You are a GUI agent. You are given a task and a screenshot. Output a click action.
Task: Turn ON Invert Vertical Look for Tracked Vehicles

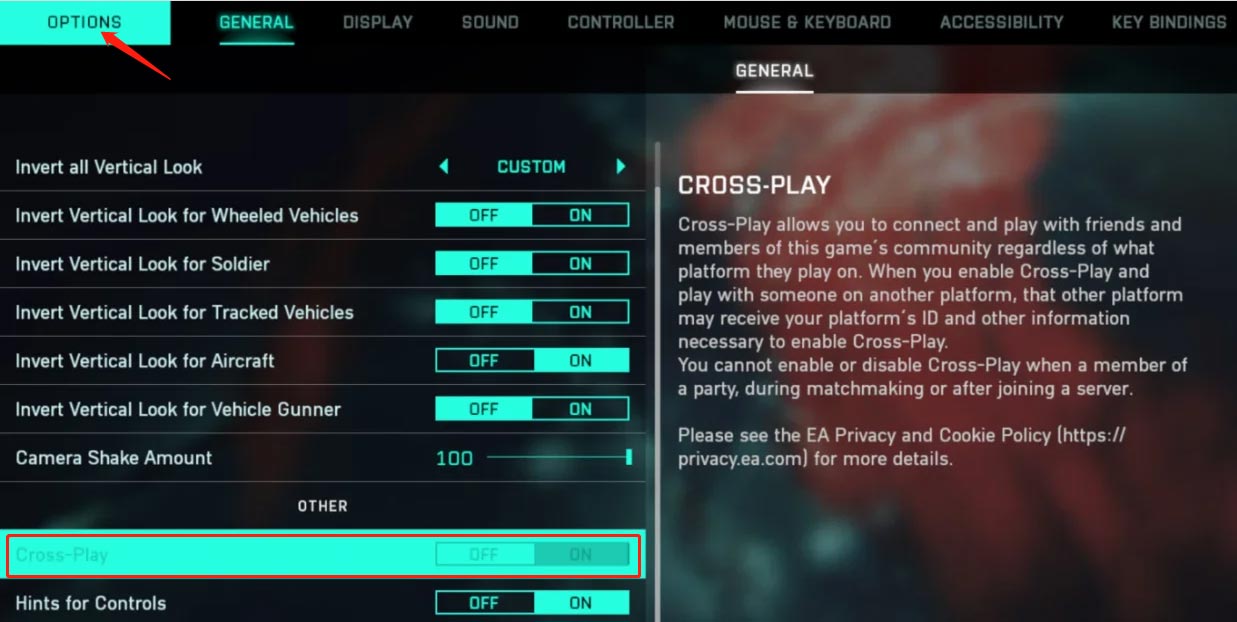pos(580,312)
